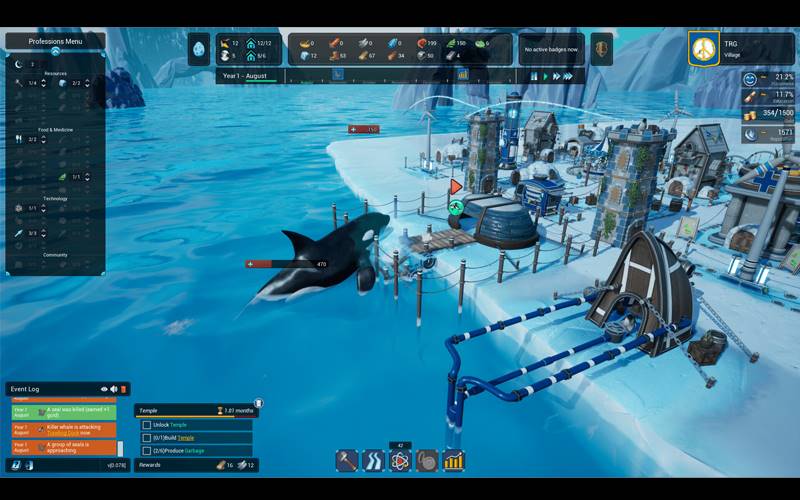This screenshot has width=800, height=500.
Task: Follow the Build Temple quest link
Action: (185, 437)
